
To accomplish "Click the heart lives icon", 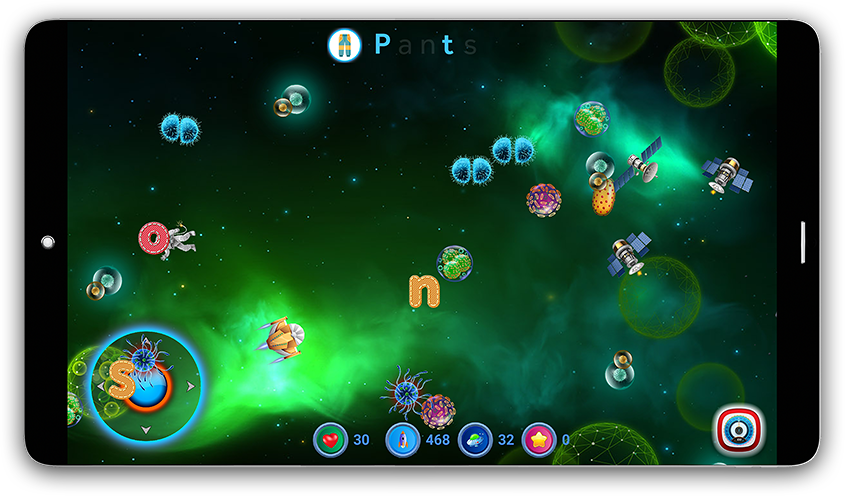I will [x=330, y=440].
